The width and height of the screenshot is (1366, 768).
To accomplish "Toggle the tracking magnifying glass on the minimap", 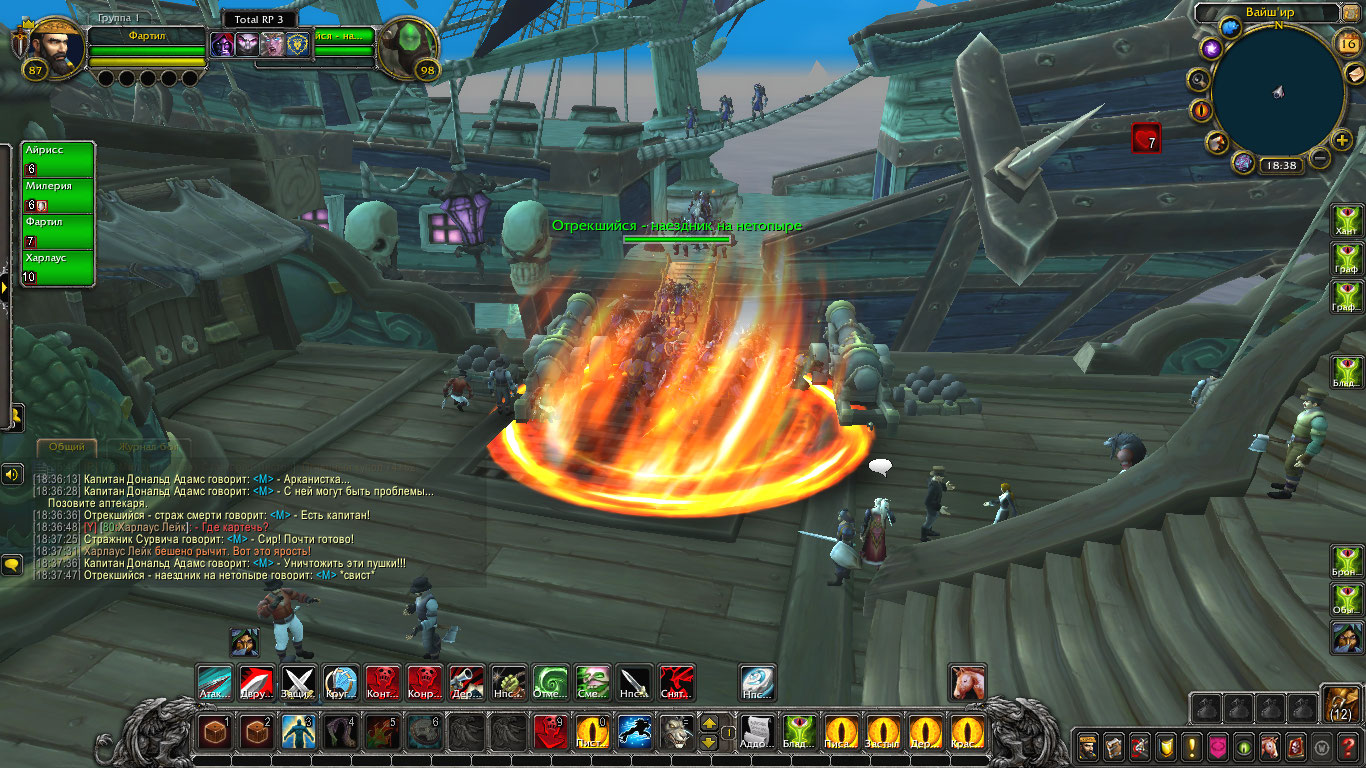I will [1198, 80].
